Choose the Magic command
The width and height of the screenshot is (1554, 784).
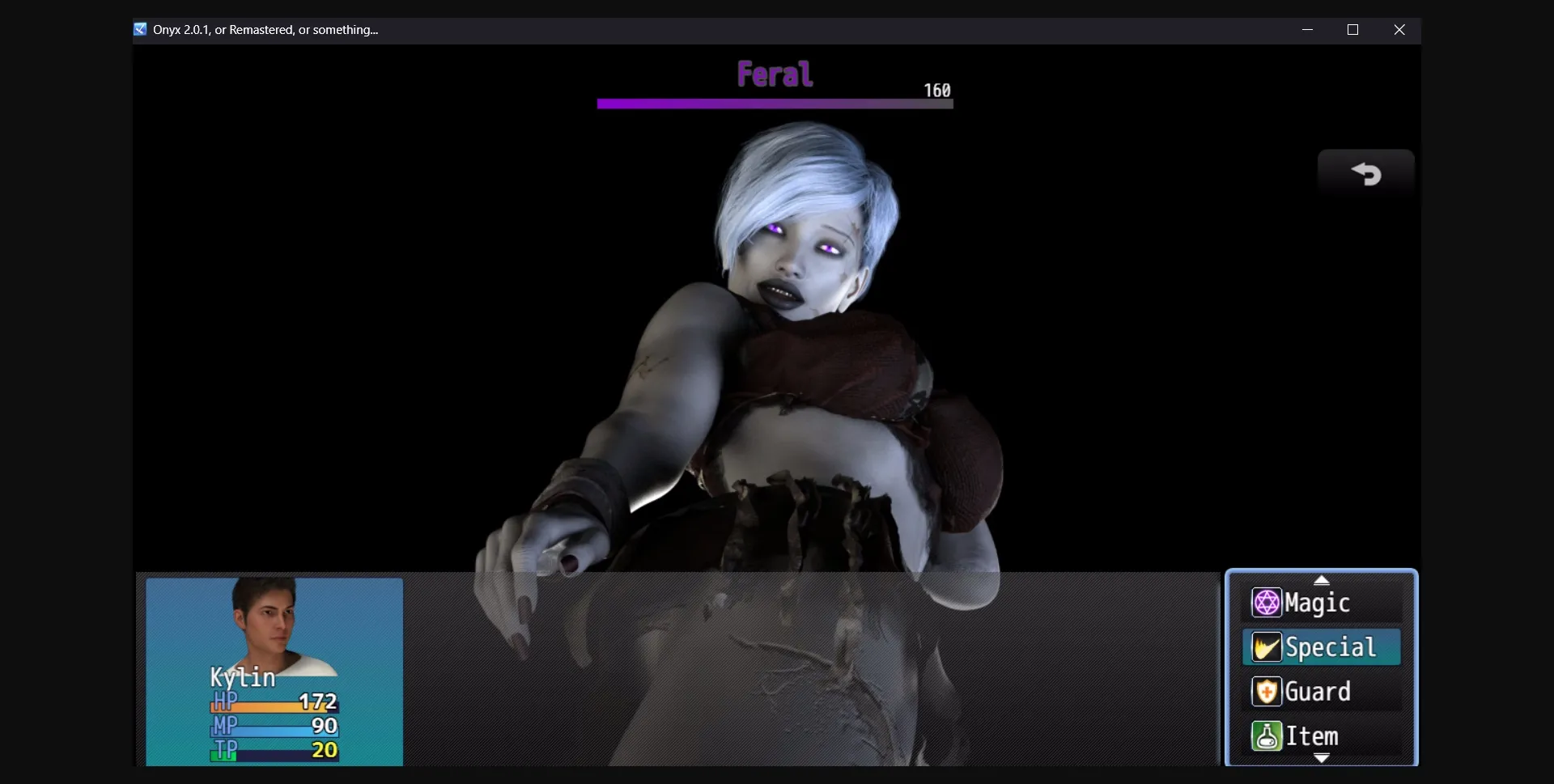pyautogui.click(x=1318, y=602)
